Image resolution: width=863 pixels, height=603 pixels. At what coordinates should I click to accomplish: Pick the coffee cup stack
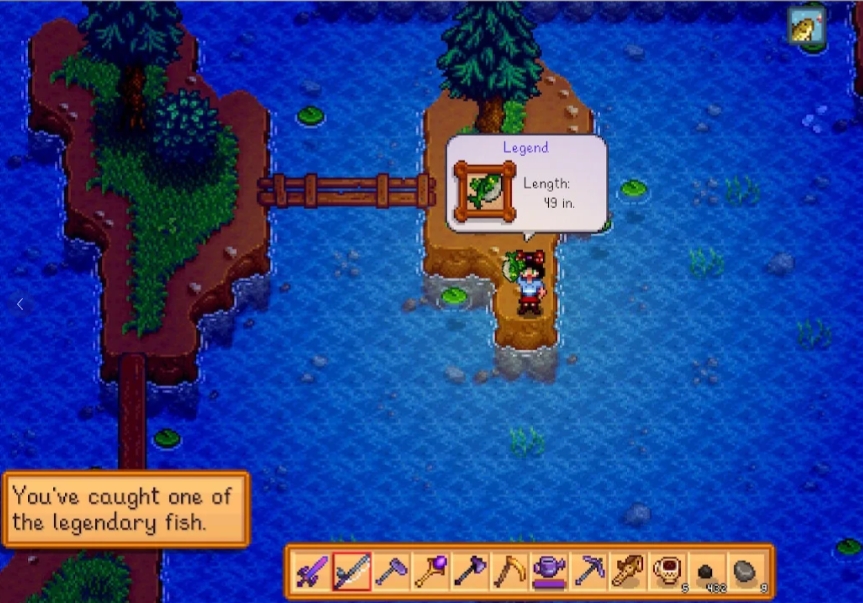pos(667,572)
